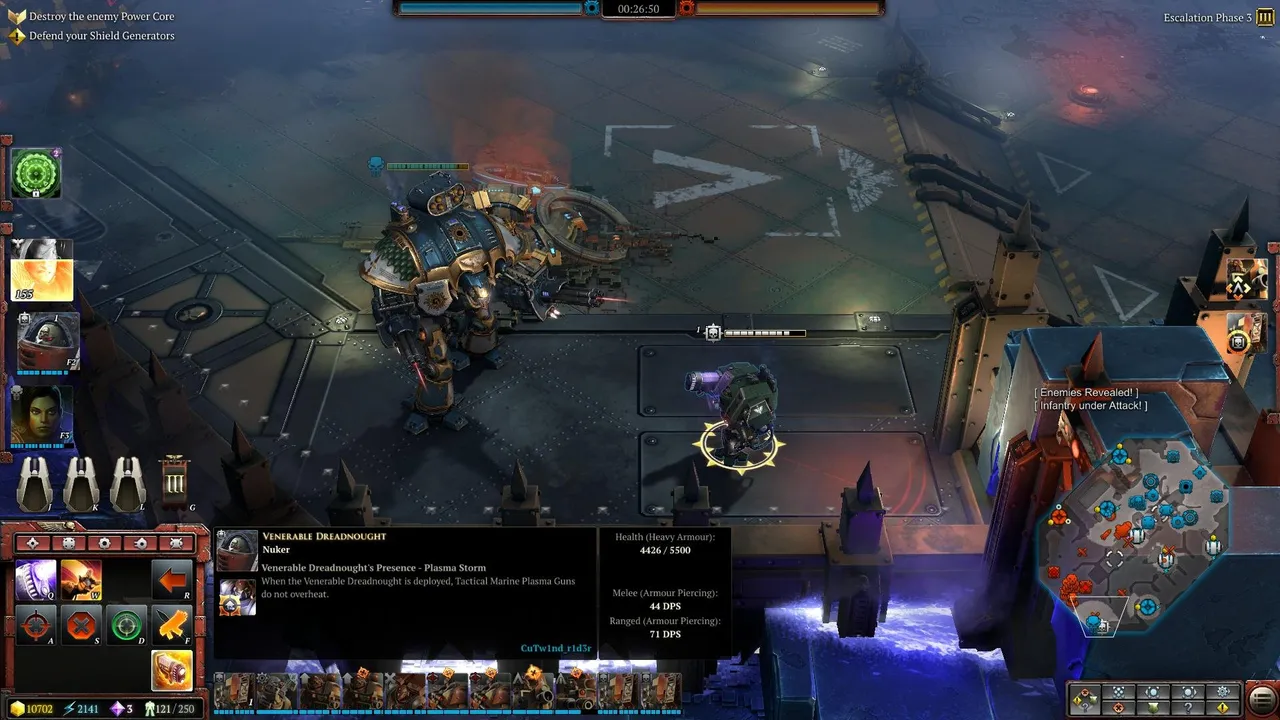The height and width of the screenshot is (720, 1280).
Task: Choose the green target reticle command
Action: (126, 626)
